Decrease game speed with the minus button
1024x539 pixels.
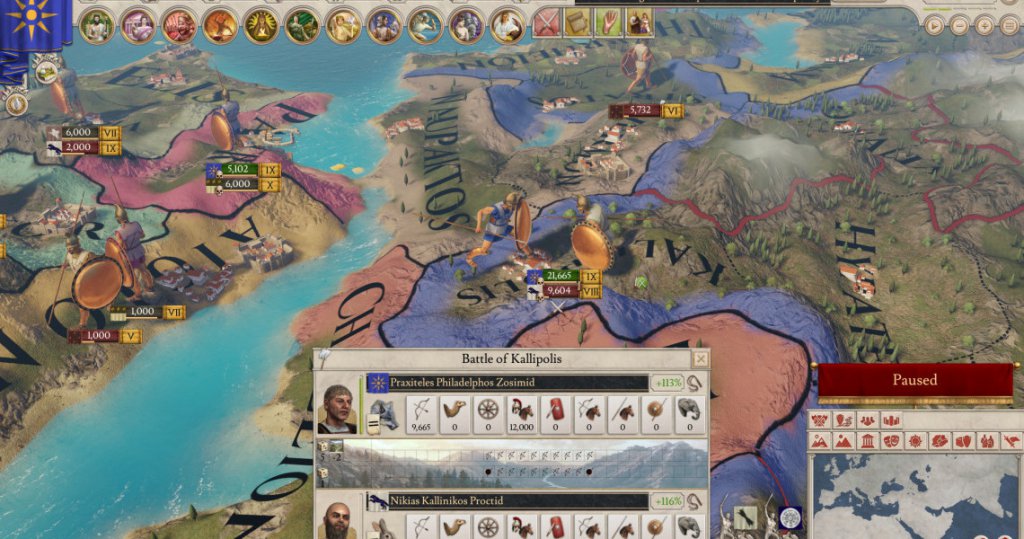click(x=959, y=26)
